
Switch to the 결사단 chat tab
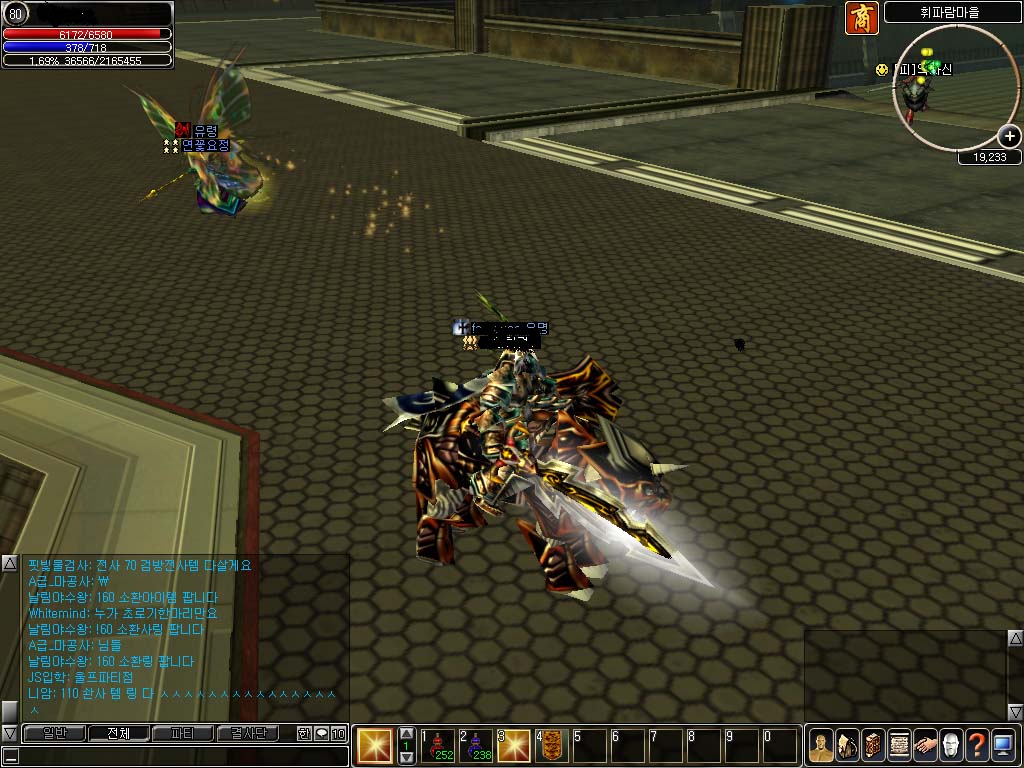coord(247,733)
